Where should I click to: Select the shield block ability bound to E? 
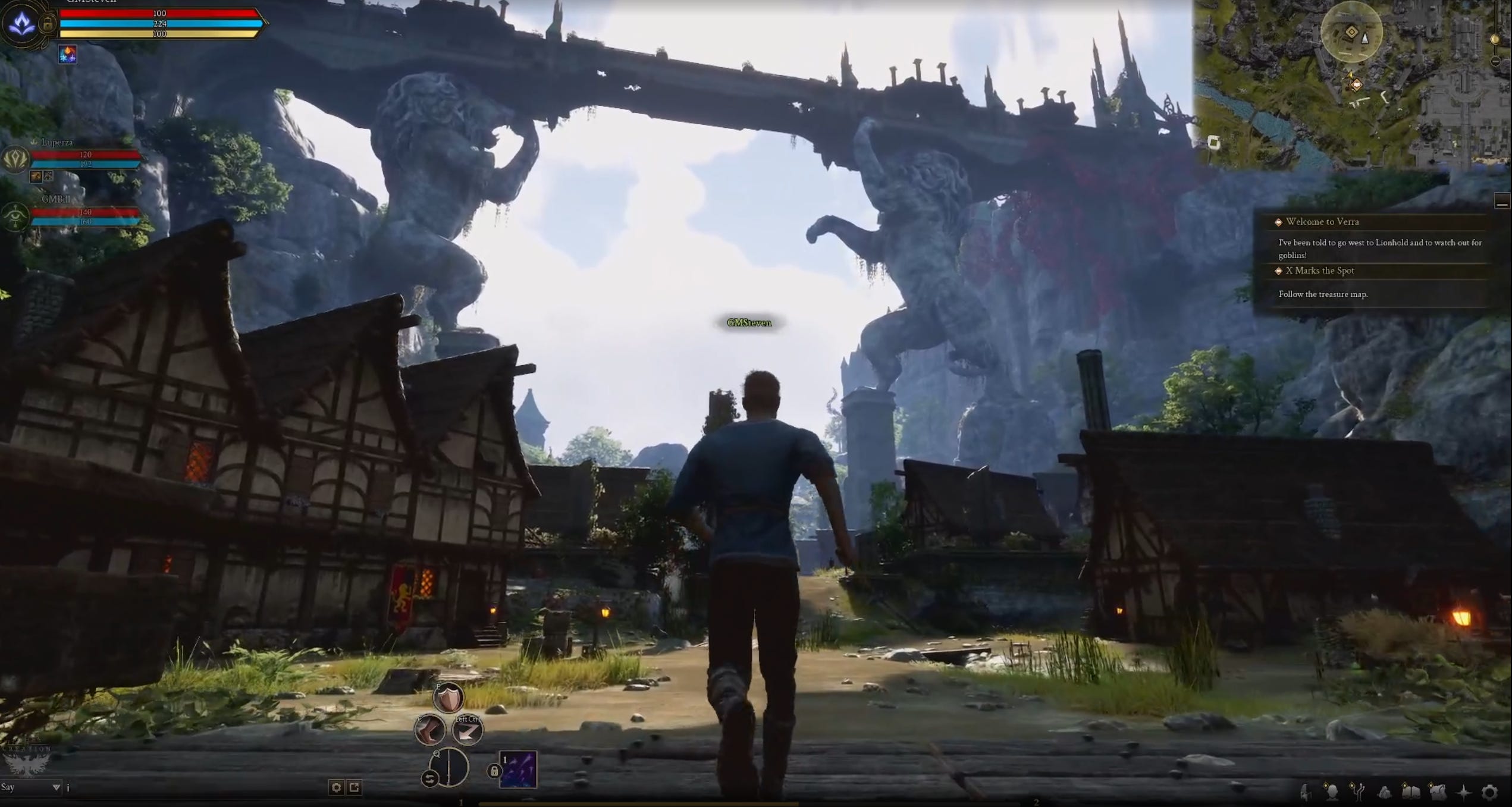coord(448,698)
